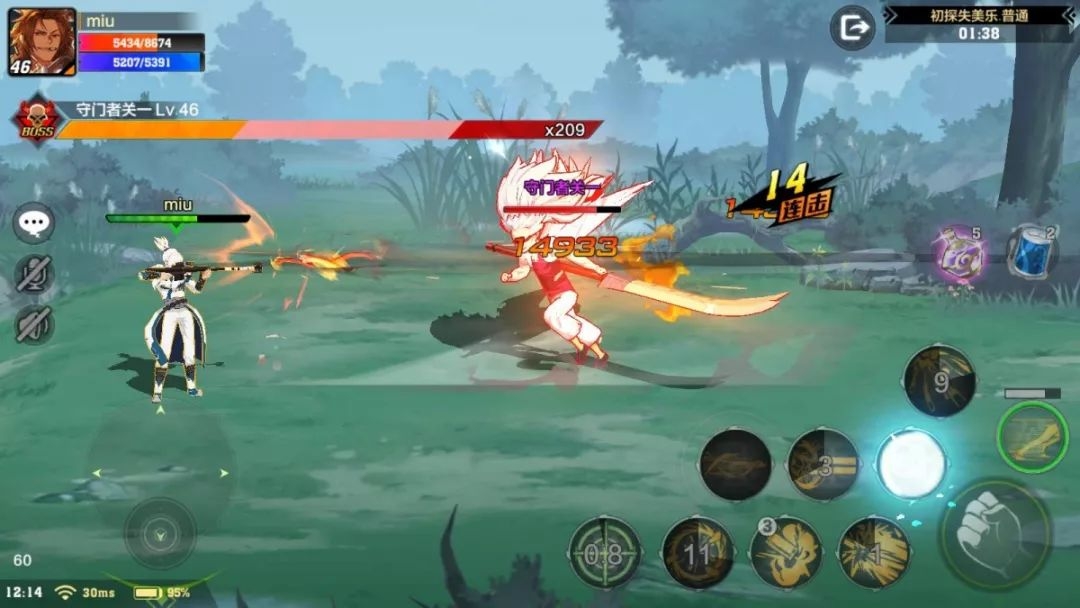
Task: Tap the red skull BOSS icon
Action: (37, 120)
